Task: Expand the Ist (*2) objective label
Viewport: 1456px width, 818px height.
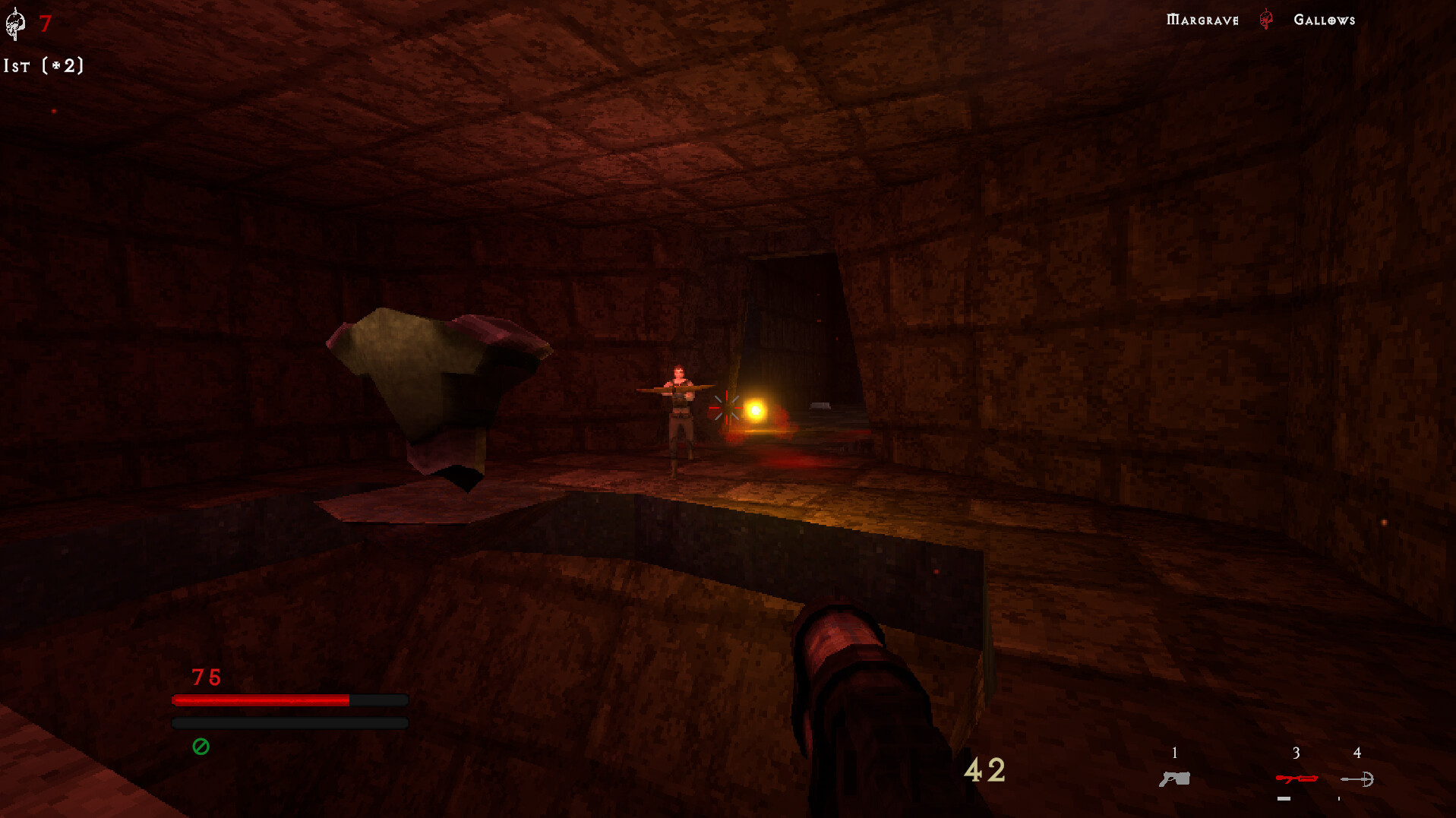Action: click(43, 66)
